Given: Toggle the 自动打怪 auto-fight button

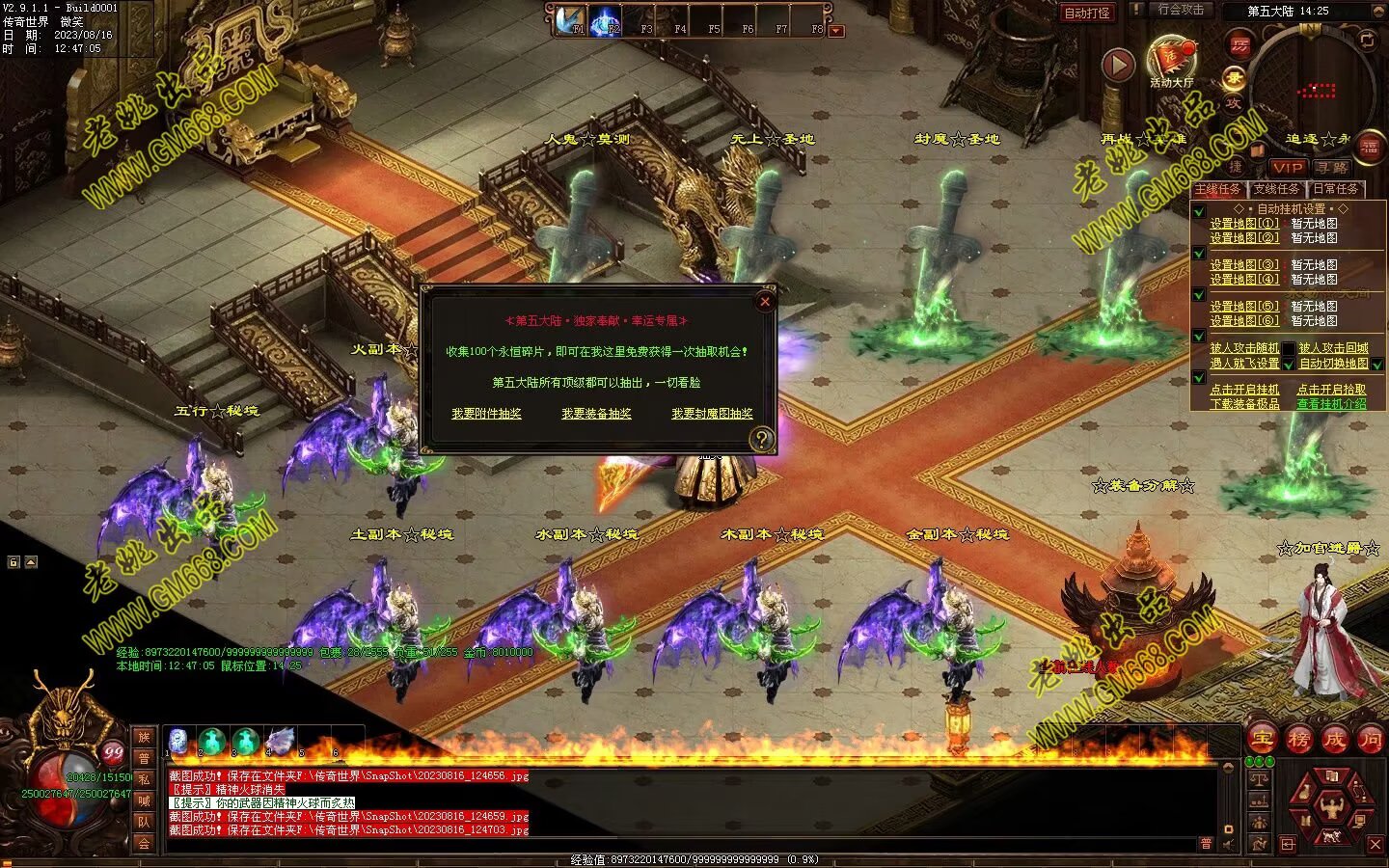Looking at the screenshot, I should tap(1087, 13).
